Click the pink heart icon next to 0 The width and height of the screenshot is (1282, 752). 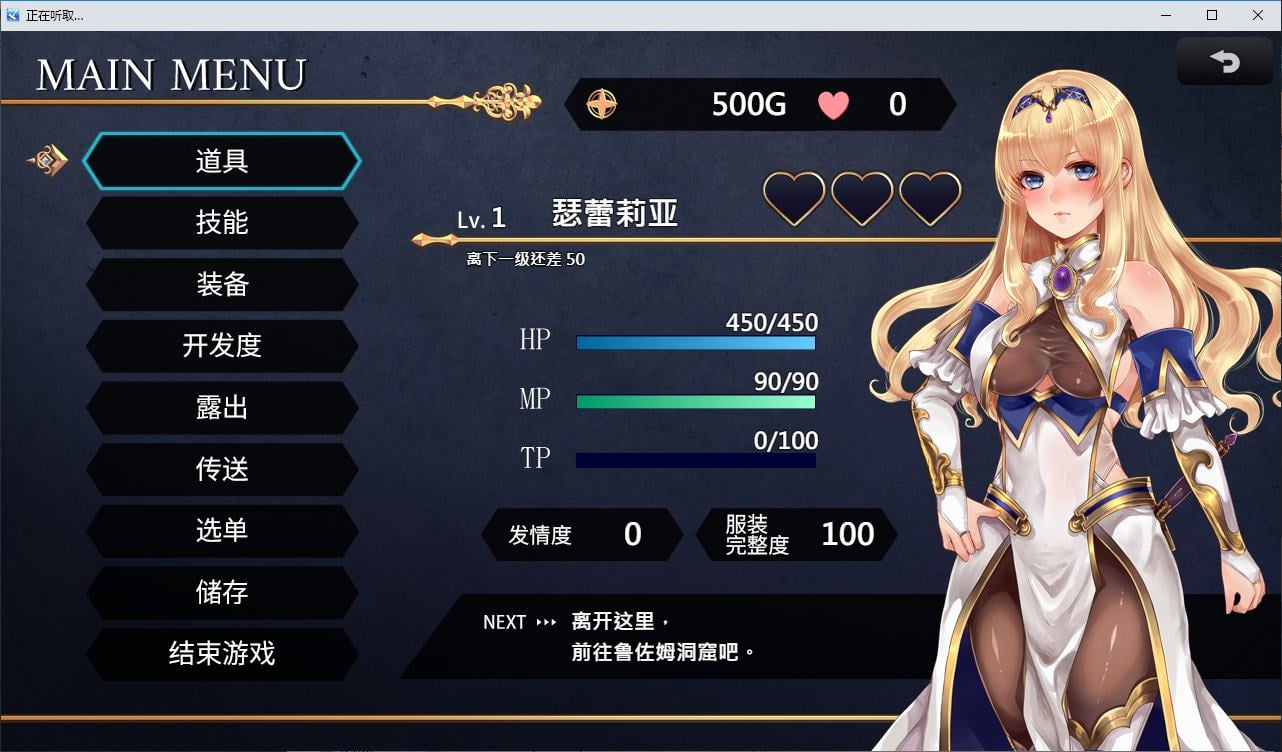tap(833, 104)
